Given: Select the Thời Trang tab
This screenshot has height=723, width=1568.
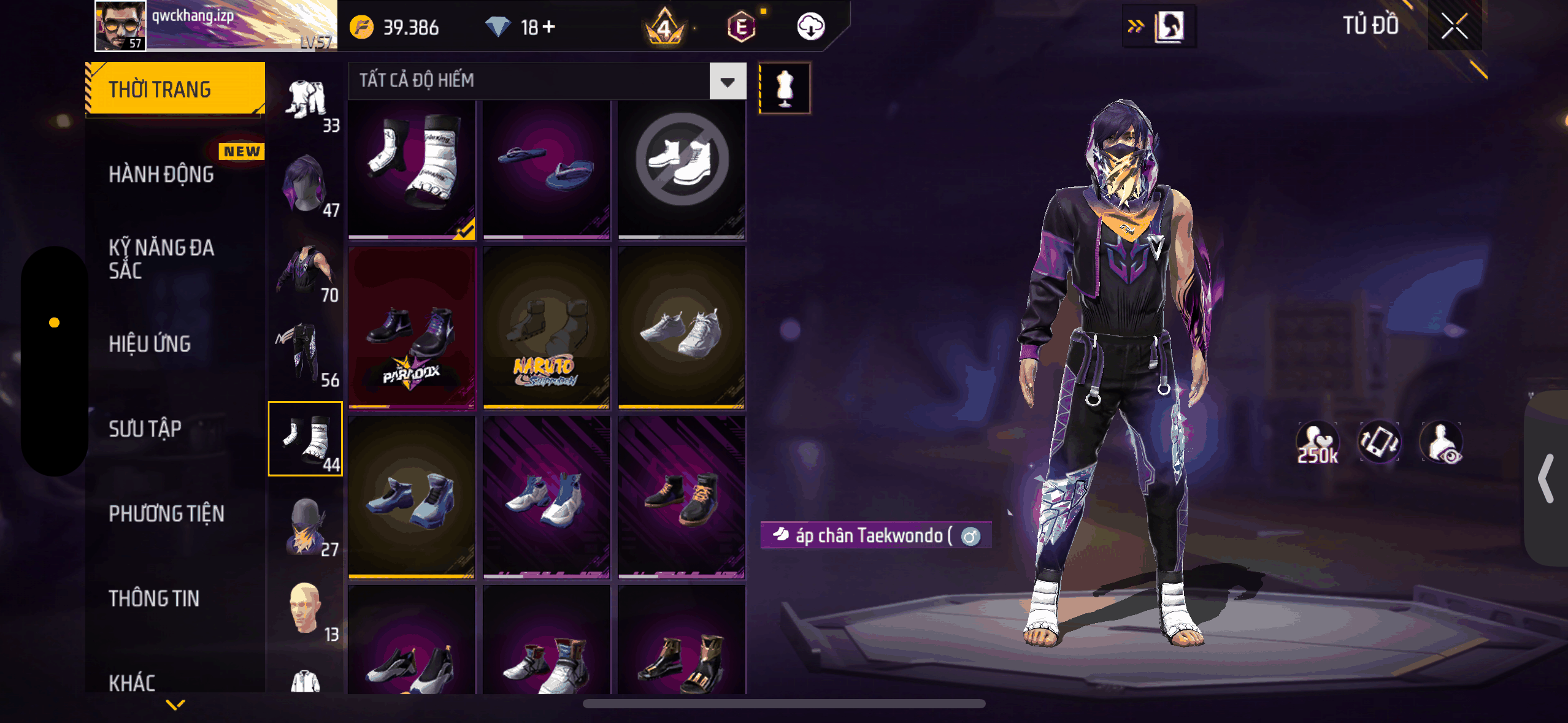Looking at the screenshot, I should pos(175,90).
